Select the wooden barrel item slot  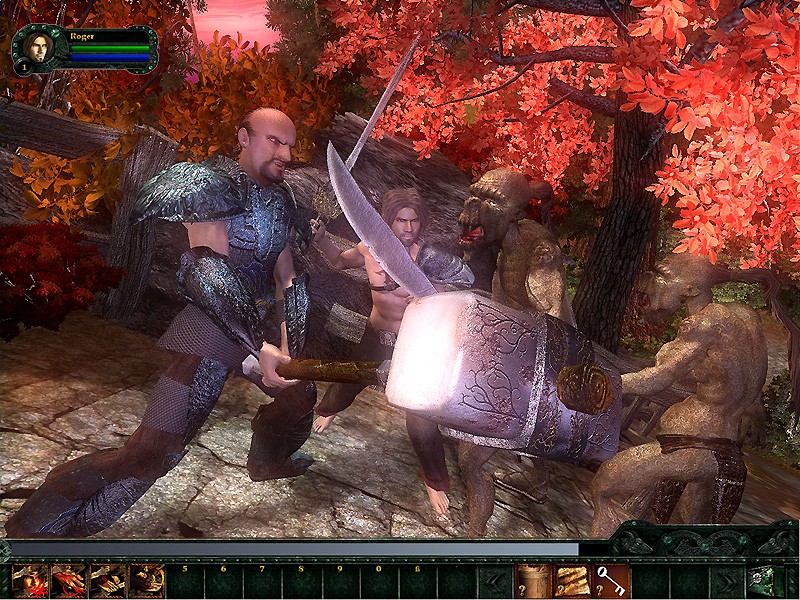pos(532,581)
